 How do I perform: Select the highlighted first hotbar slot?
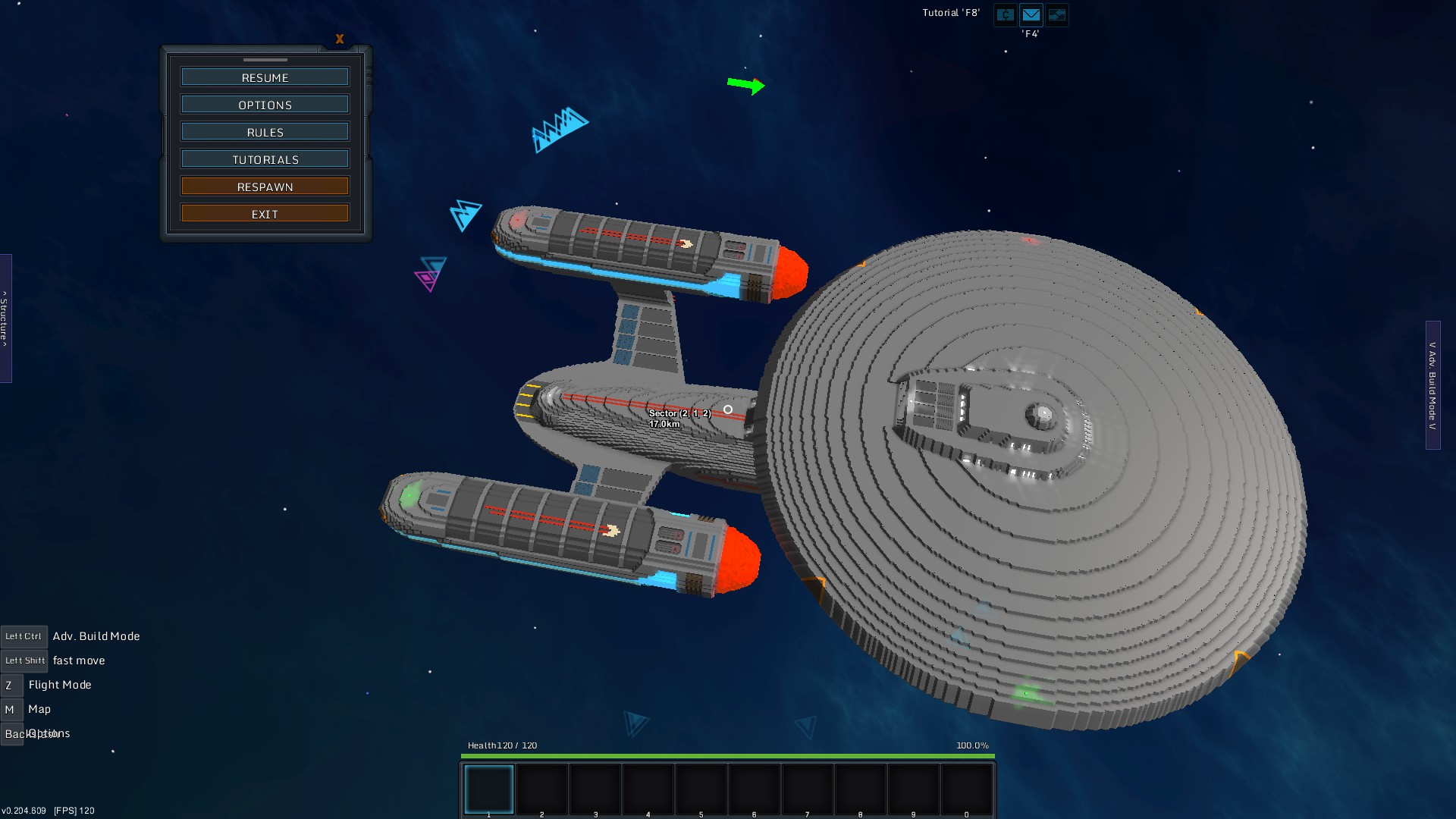[489, 789]
